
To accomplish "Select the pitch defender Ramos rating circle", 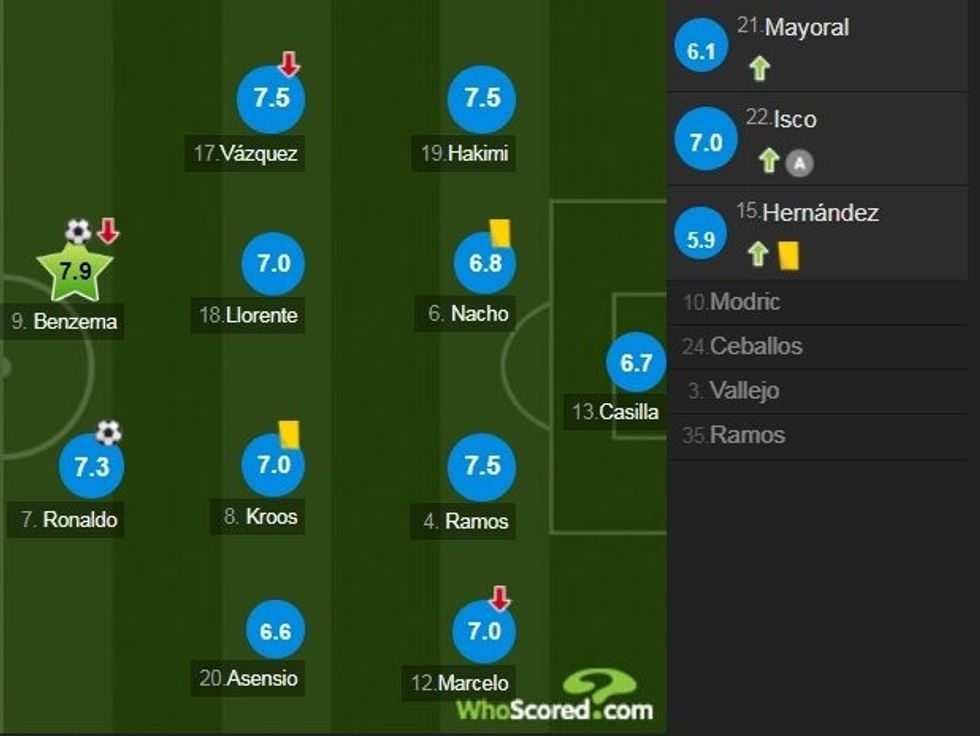I will click(481, 466).
